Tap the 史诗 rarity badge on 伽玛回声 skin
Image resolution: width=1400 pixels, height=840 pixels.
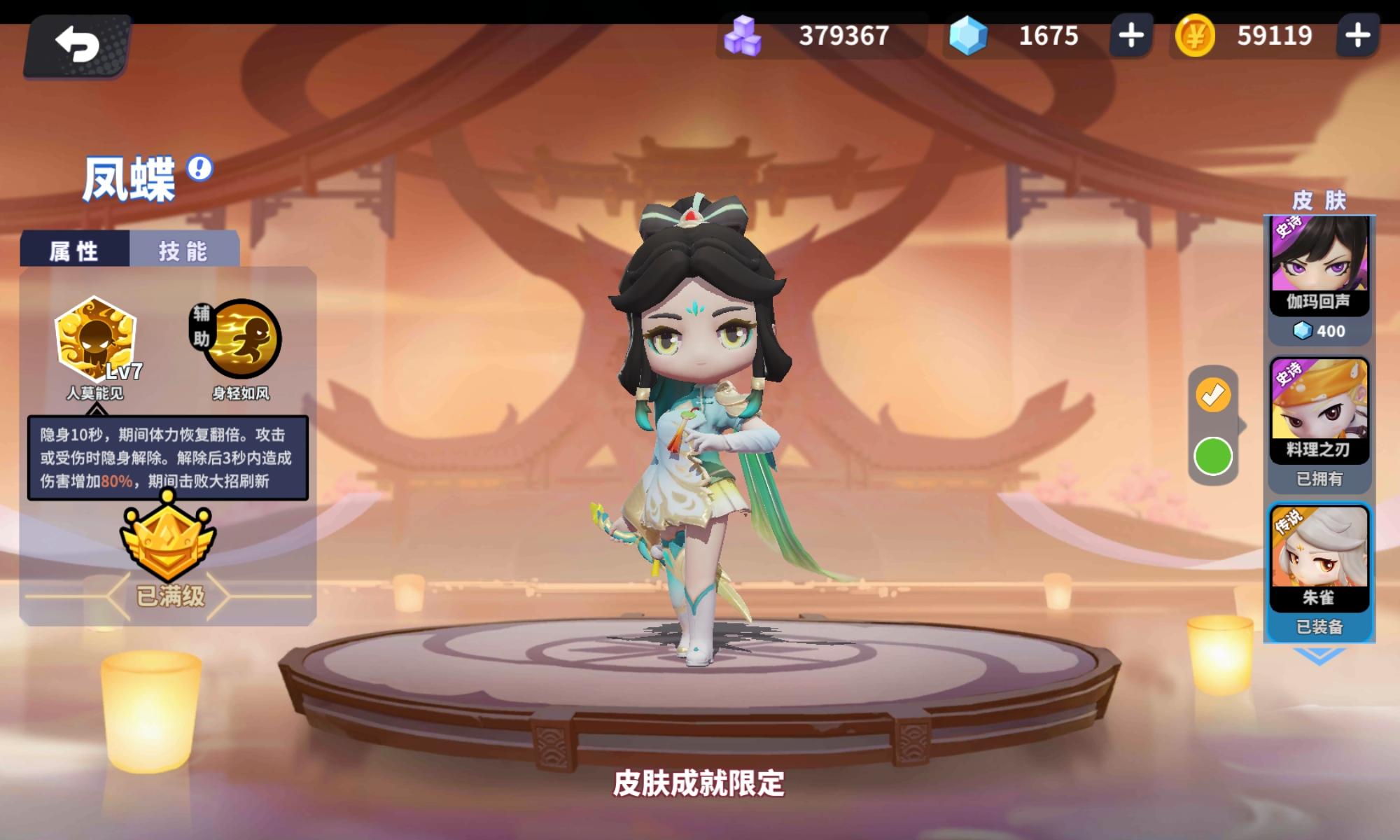1287,224
